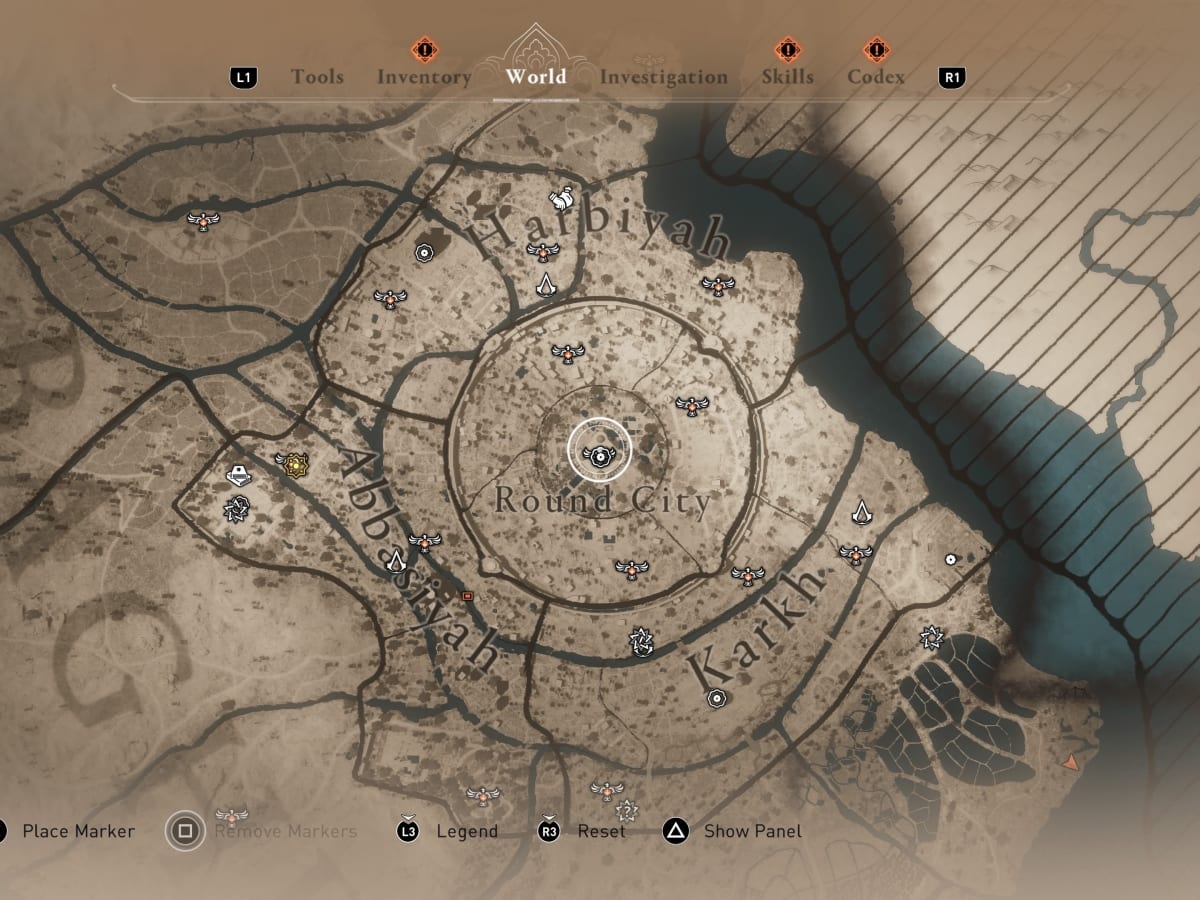This screenshot has height=900, width=1200.
Task: Select the orange player arrow marker
Action: click(x=1071, y=762)
